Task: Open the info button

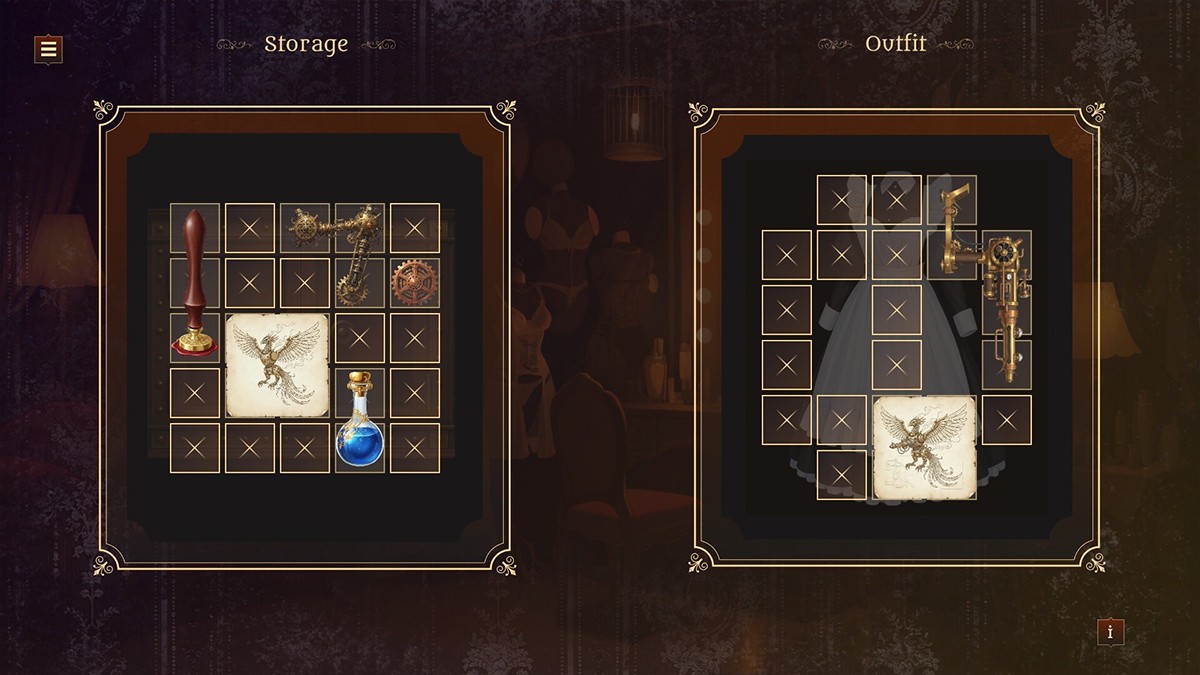Action: [1110, 631]
